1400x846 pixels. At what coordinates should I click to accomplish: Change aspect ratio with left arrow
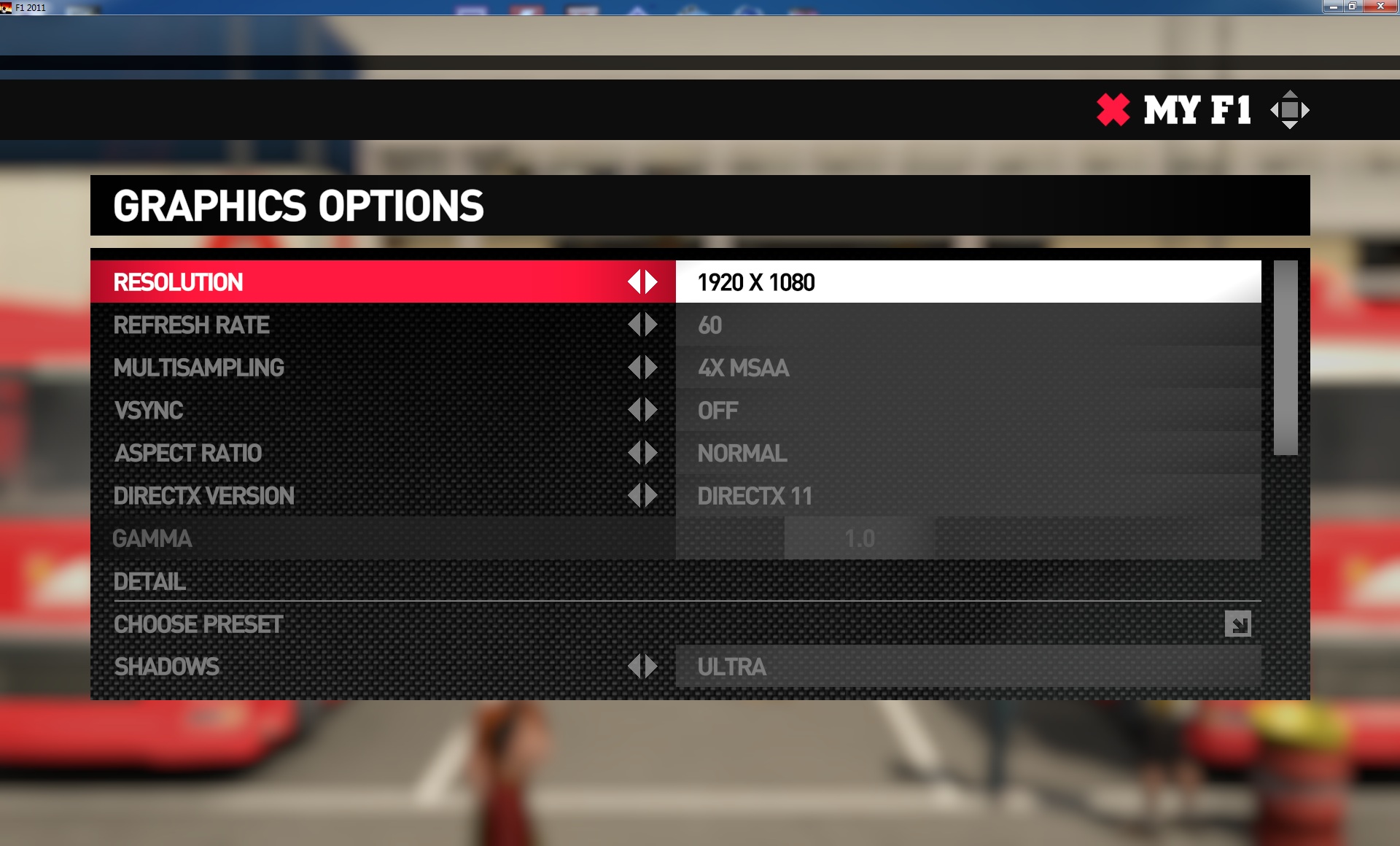(634, 454)
